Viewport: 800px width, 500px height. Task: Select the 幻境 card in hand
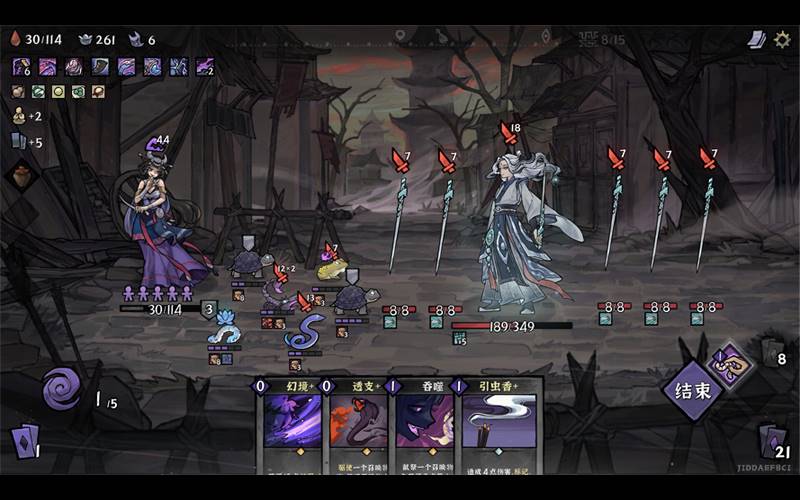tap(292, 422)
